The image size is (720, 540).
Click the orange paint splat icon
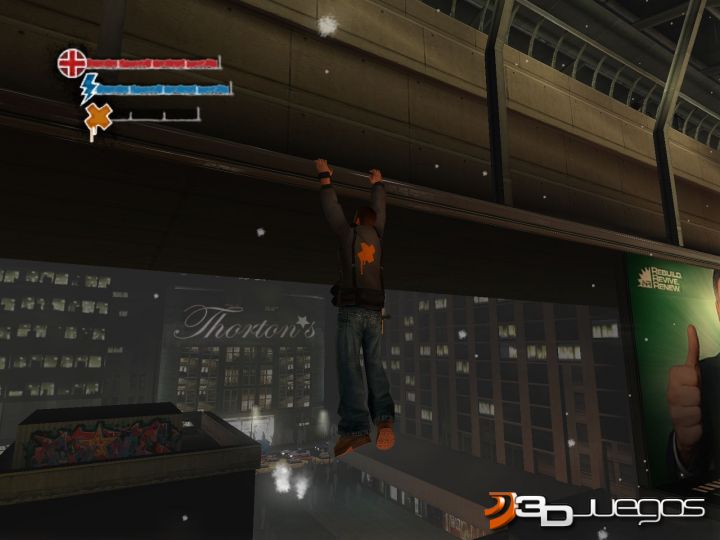98,119
